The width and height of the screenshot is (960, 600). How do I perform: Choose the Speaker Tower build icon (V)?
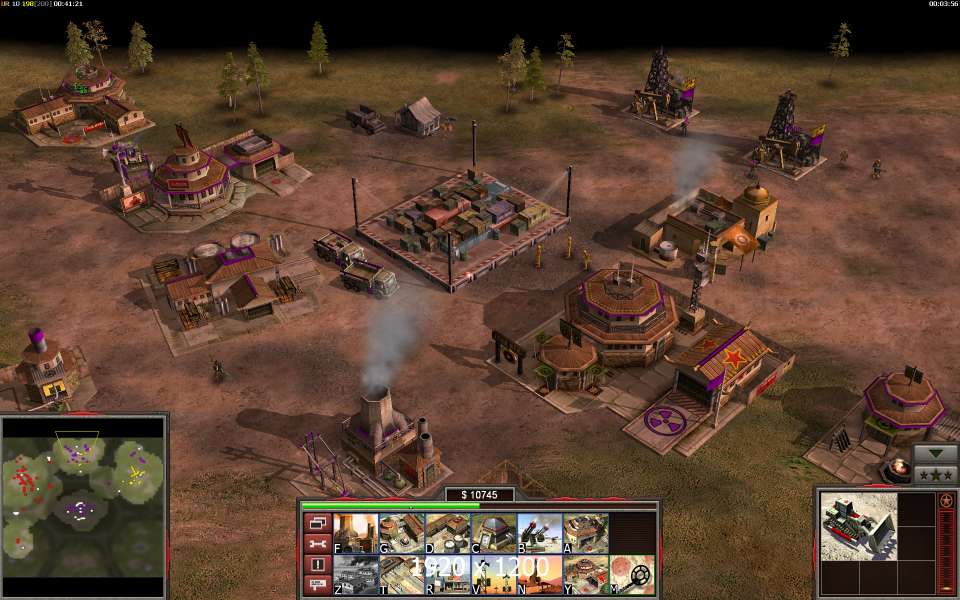[492, 575]
